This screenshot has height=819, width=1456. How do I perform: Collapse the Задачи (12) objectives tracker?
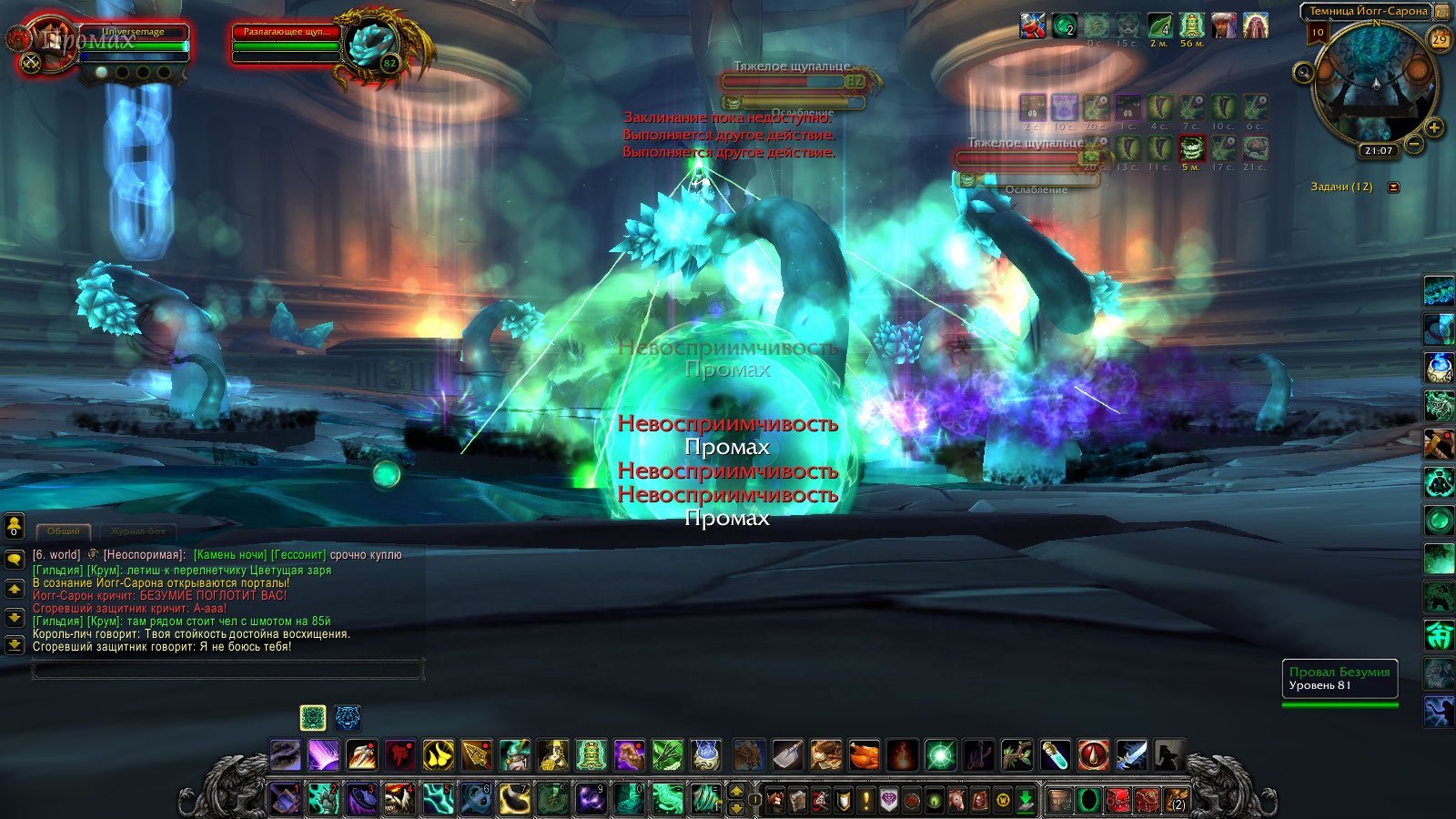[x=1393, y=187]
